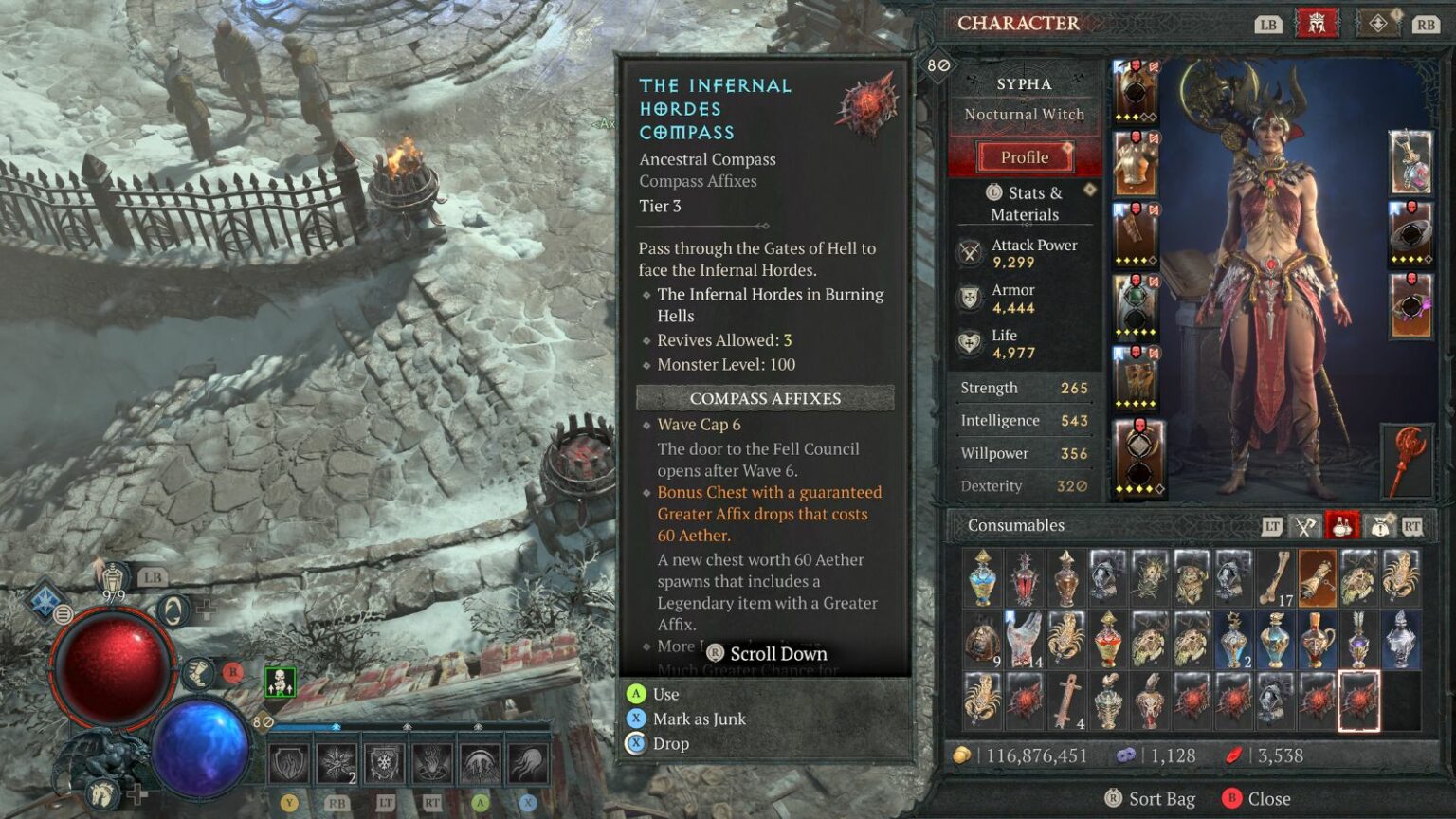Open the Stats & Materials panel
This screenshot has height=819, width=1456.
click(x=1025, y=203)
